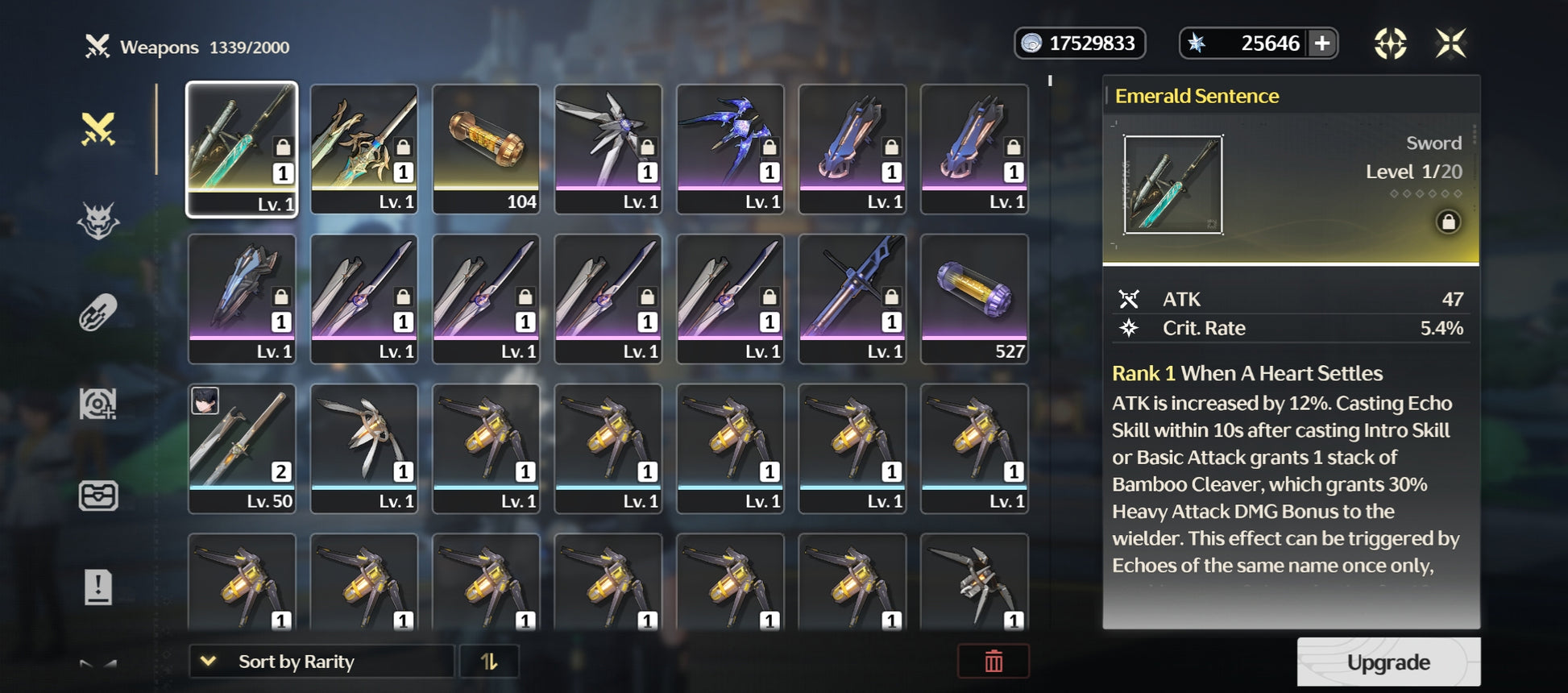Open the chest-shaped resources tab
This screenshot has height=693, width=1568.
pos(98,496)
